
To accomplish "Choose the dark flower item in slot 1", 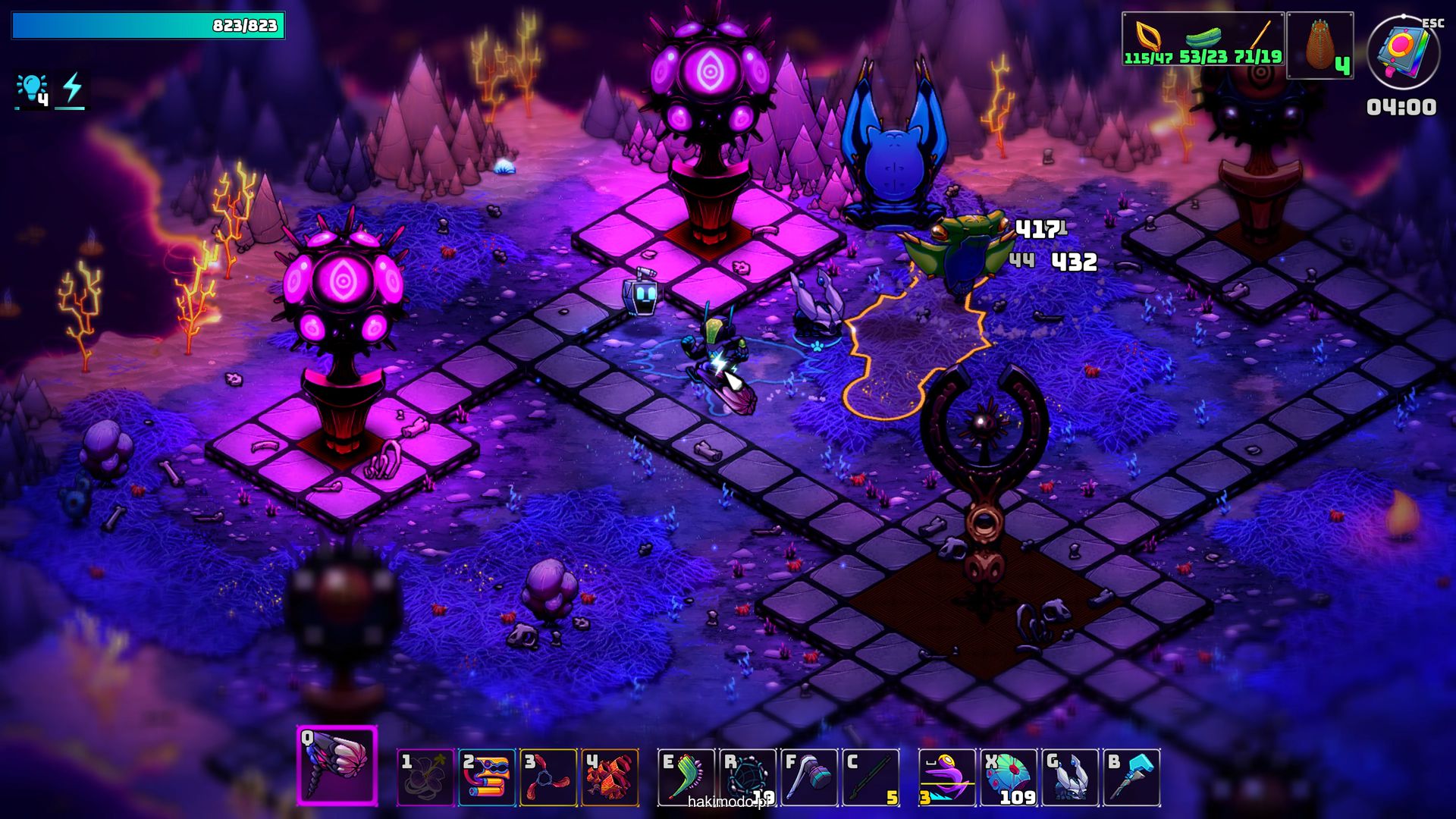I will coord(425,777).
